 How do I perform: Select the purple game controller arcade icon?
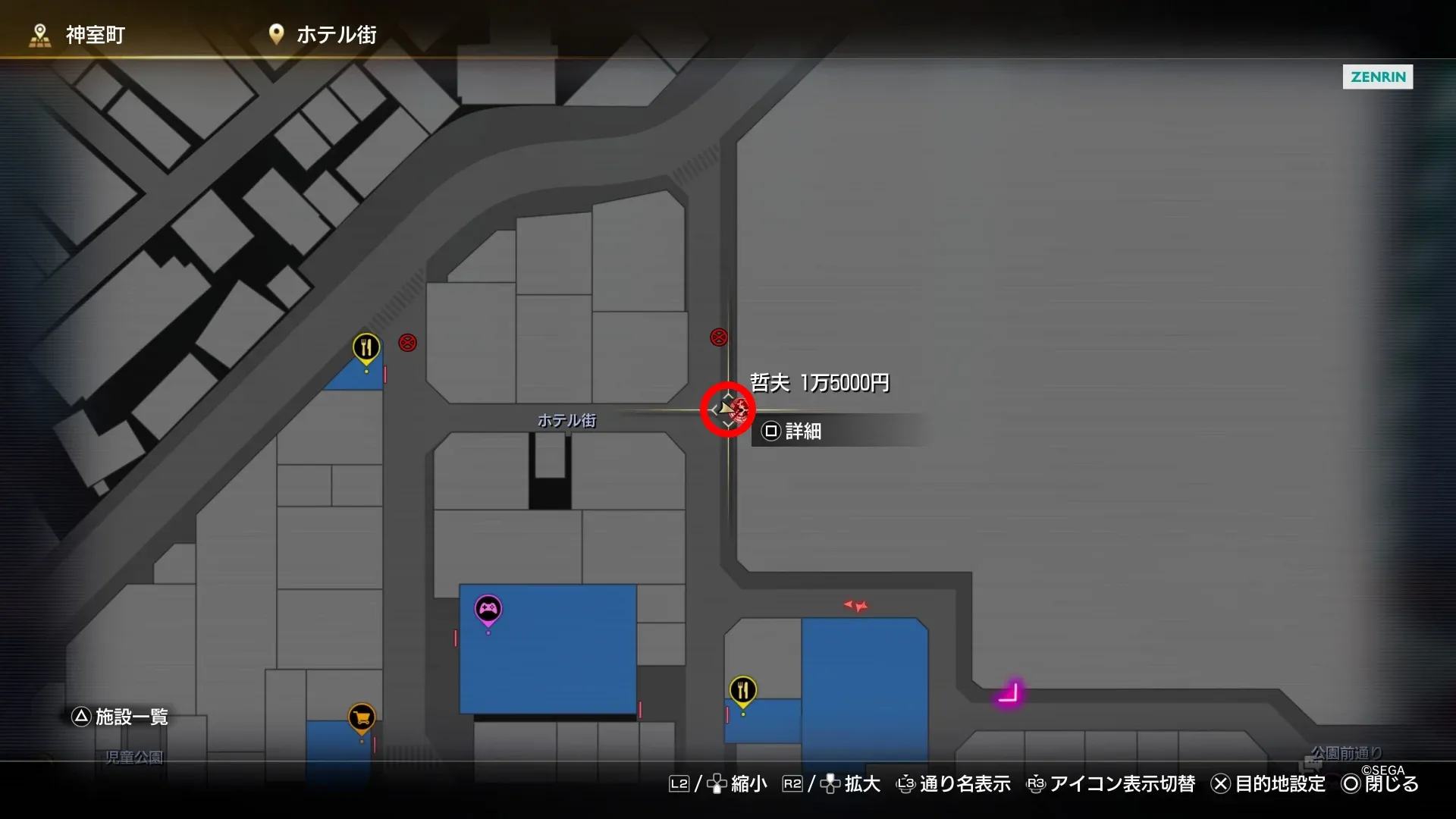[x=489, y=607]
